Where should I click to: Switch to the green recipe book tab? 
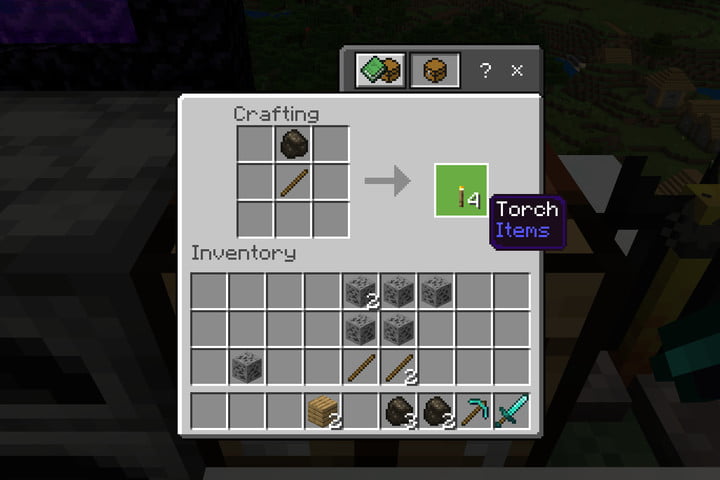click(x=381, y=71)
